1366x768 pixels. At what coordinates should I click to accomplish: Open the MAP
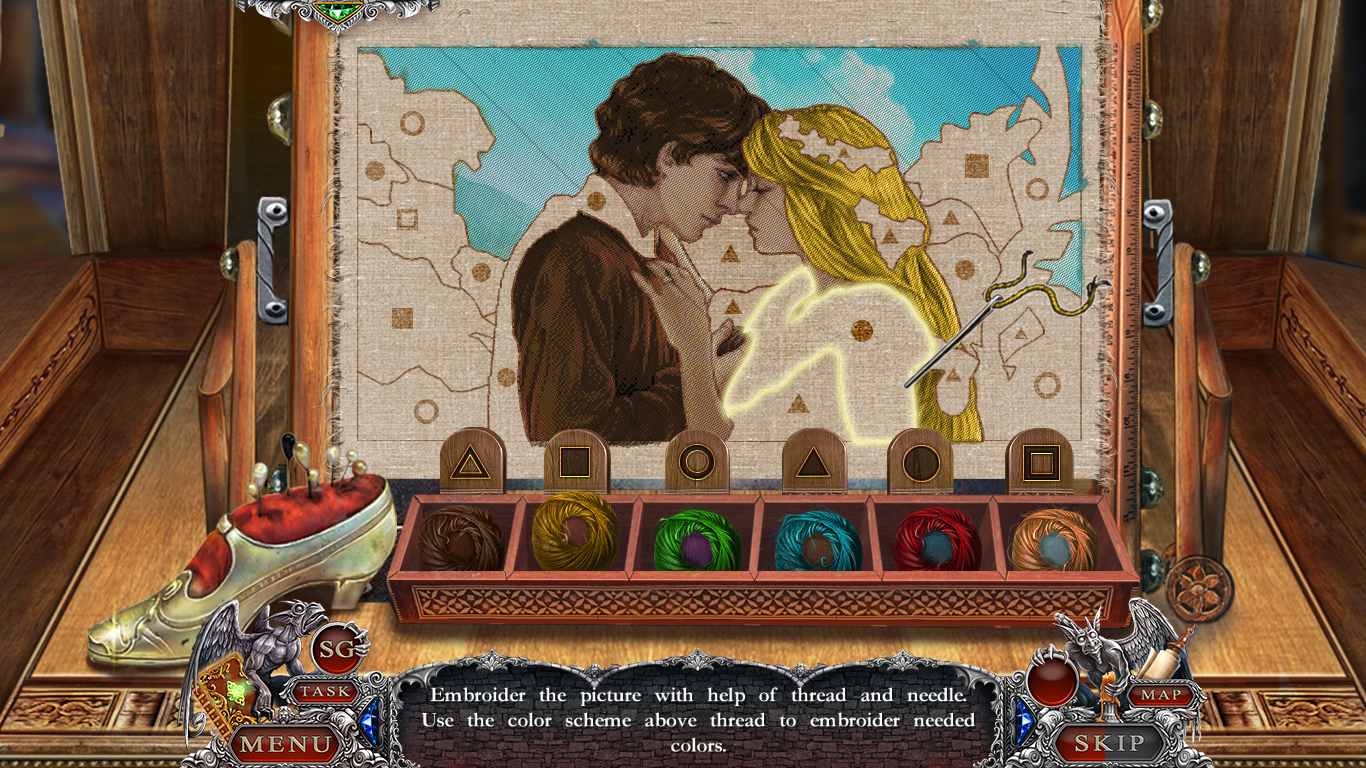point(1160,694)
